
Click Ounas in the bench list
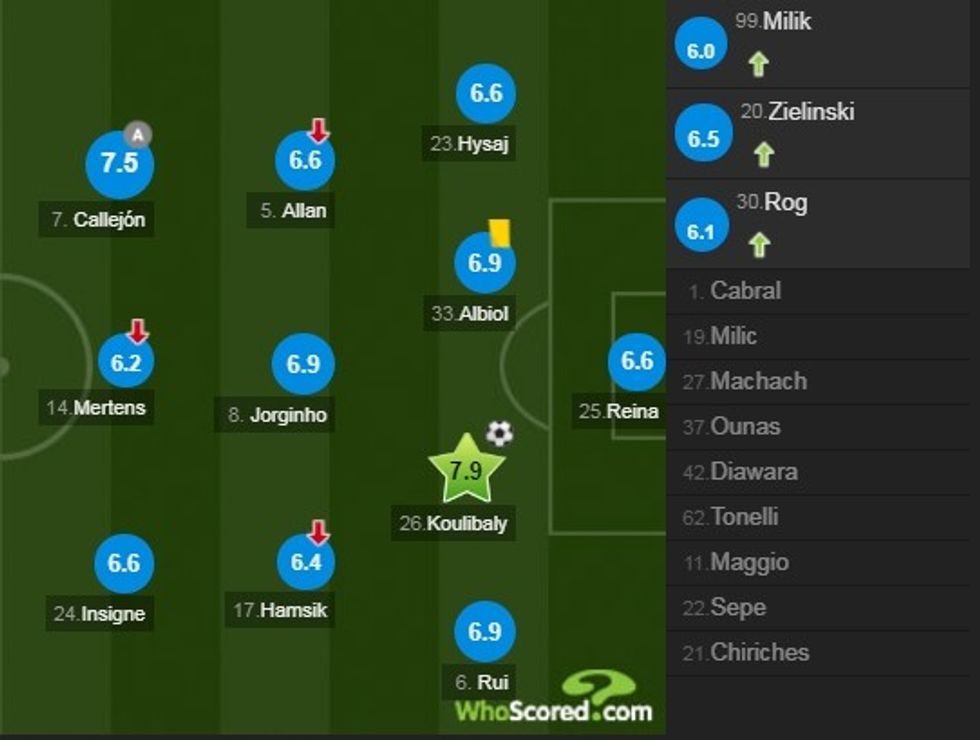click(x=746, y=427)
